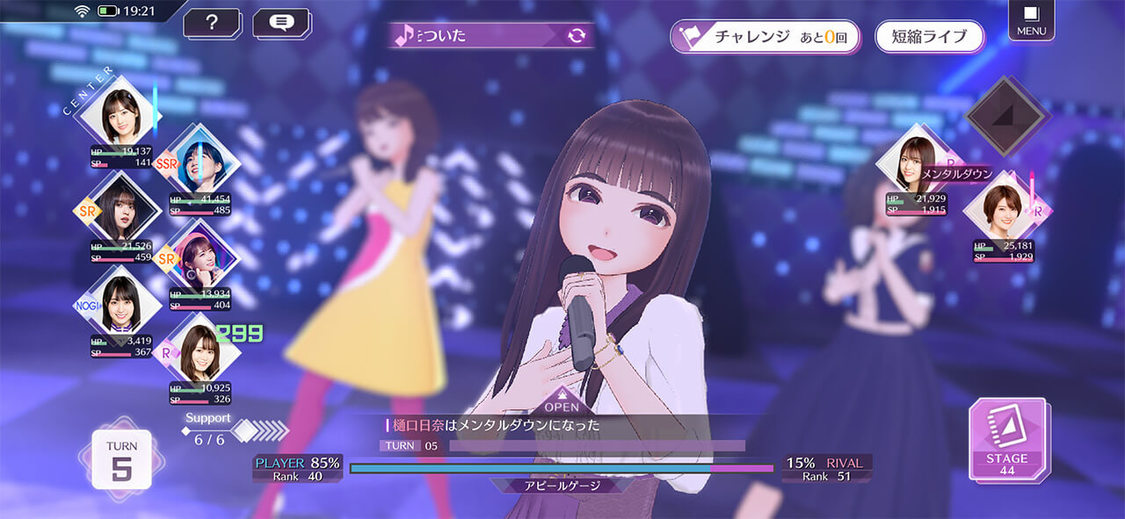The height and width of the screenshot is (519, 1125).
Task: Open the chat log speech bubble button
Action: point(281,22)
